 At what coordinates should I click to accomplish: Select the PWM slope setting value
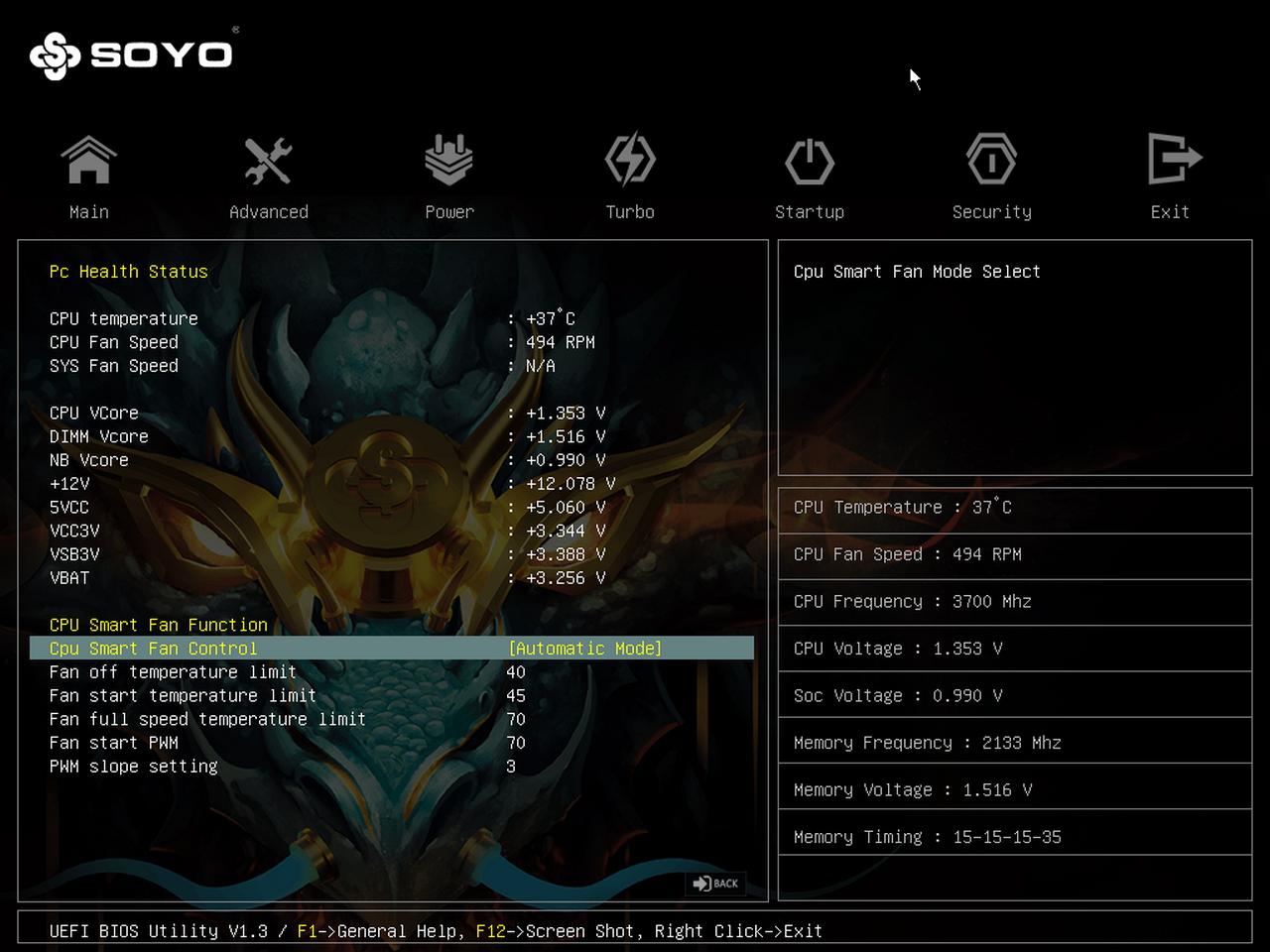click(x=511, y=766)
